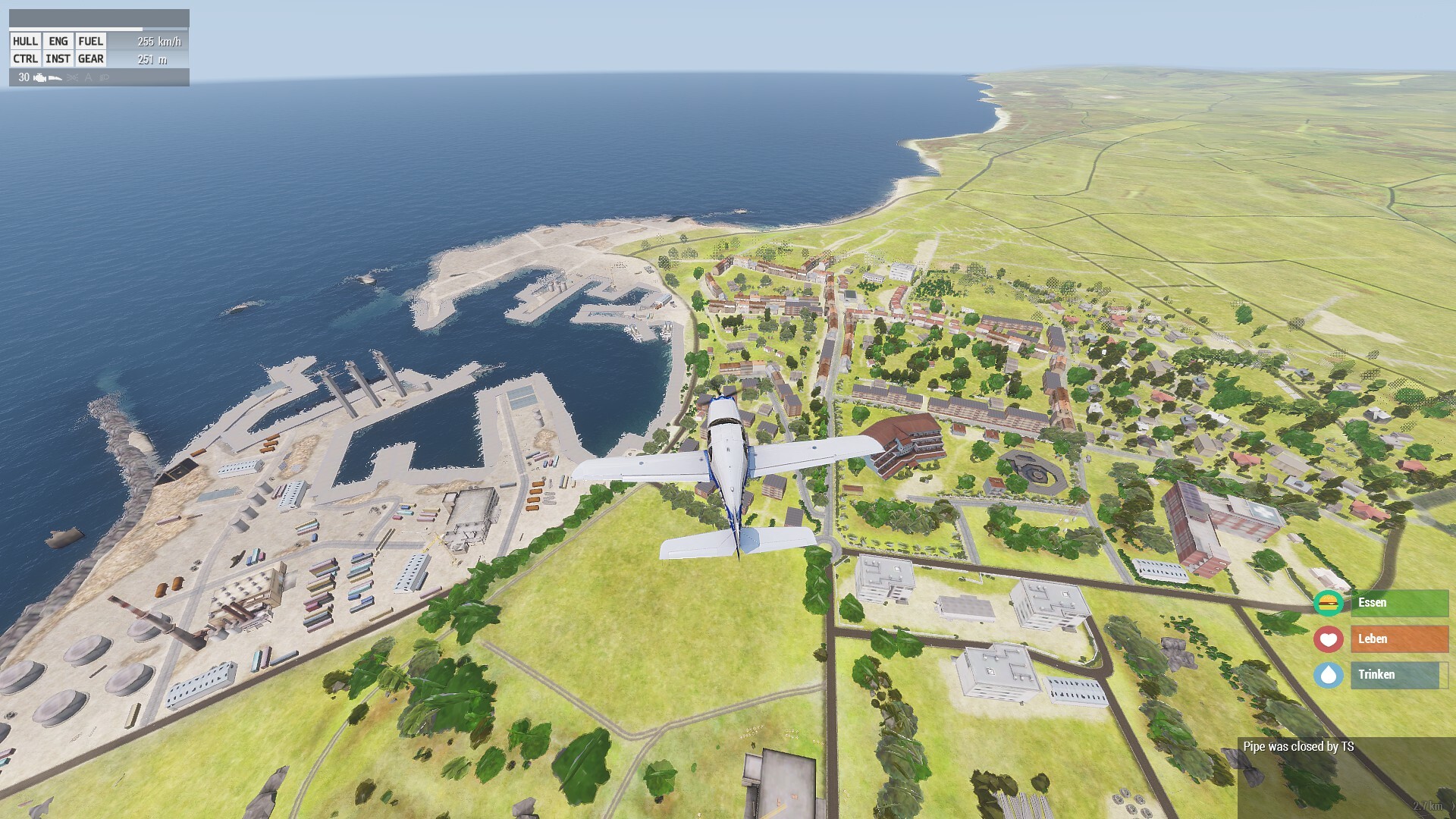Click the FUEL status indicator
Viewport: 1456px width, 819px height.
90,42
